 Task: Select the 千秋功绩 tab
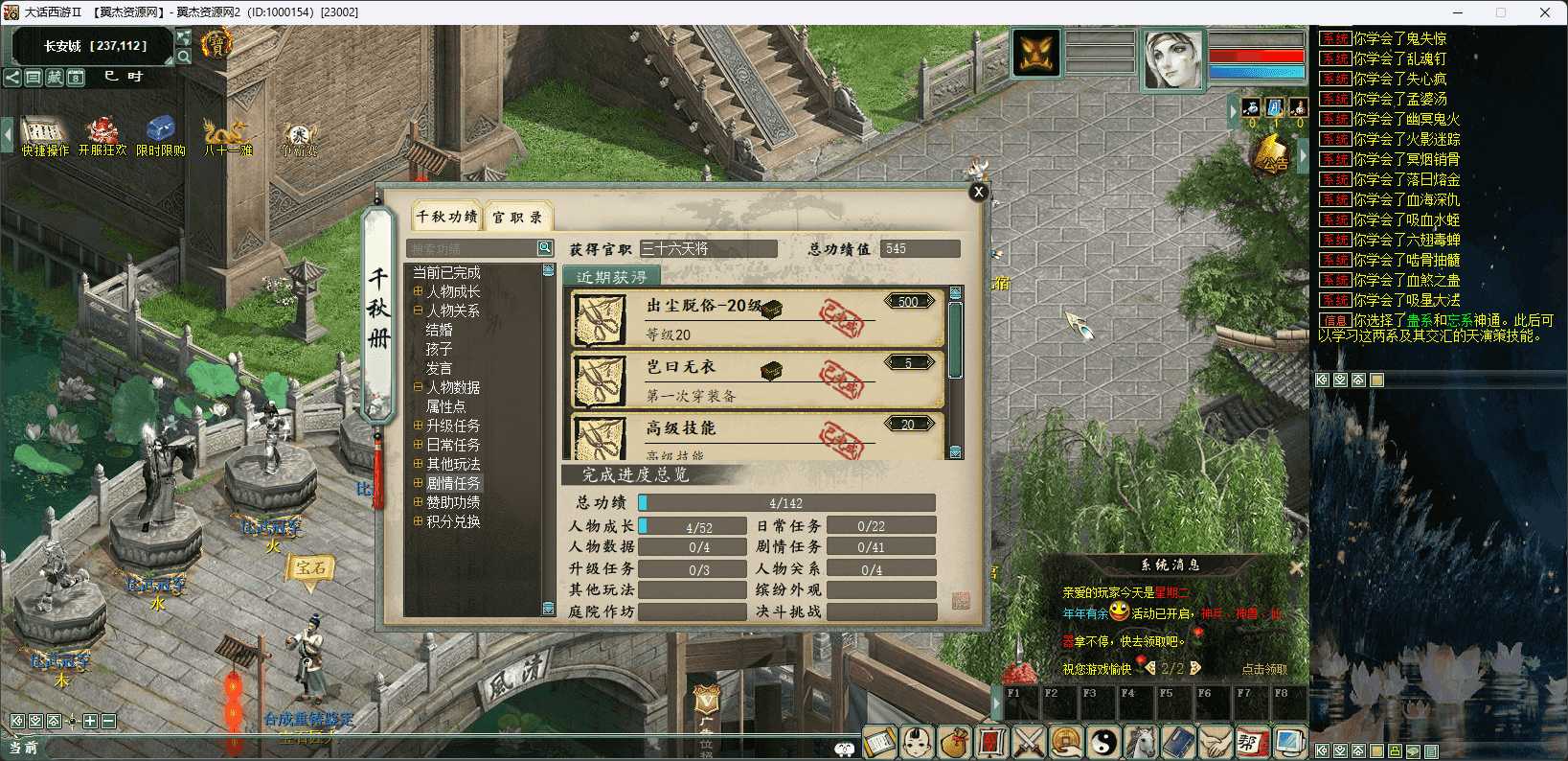pyautogui.click(x=446, y=217)
